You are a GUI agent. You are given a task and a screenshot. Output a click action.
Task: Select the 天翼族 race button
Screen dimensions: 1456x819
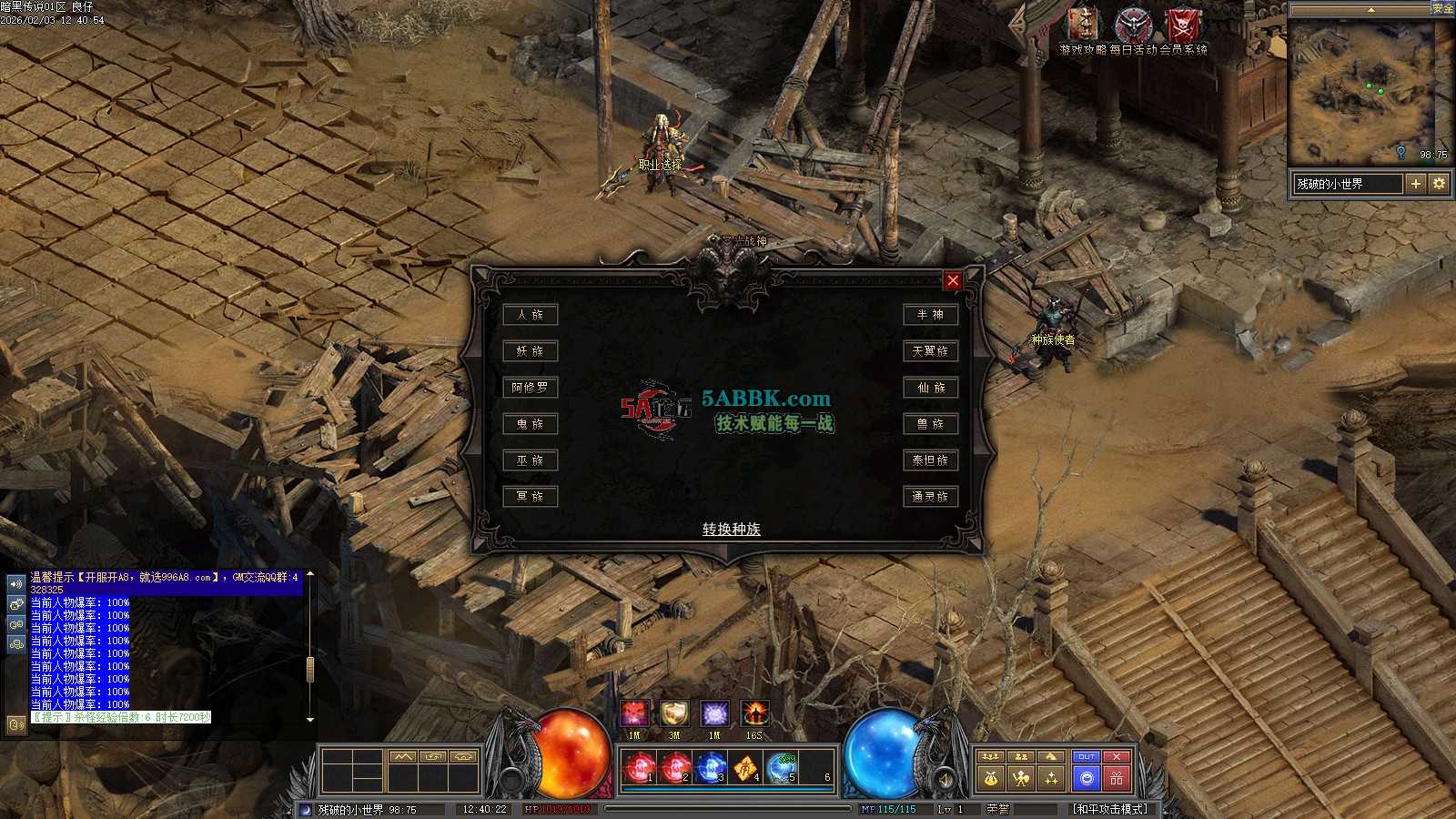(930, 351)
